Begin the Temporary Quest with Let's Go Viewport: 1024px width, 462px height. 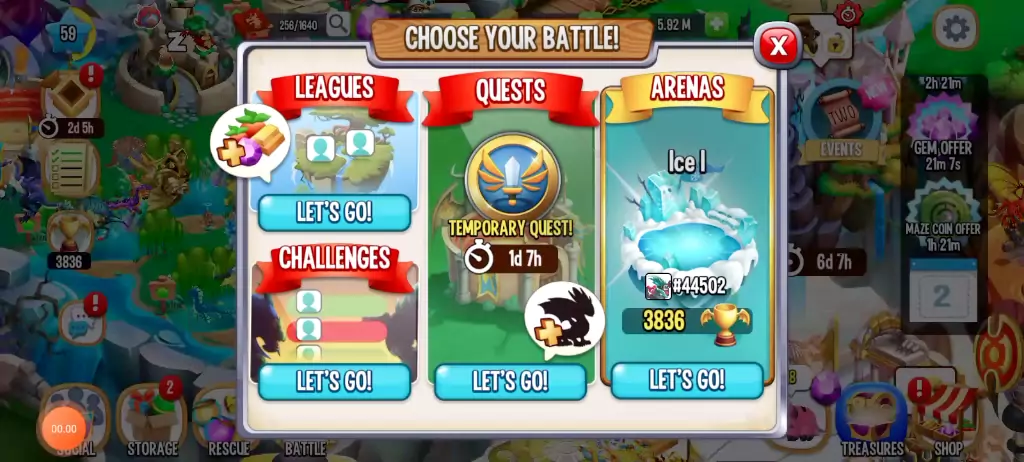(x=510, y=381)
